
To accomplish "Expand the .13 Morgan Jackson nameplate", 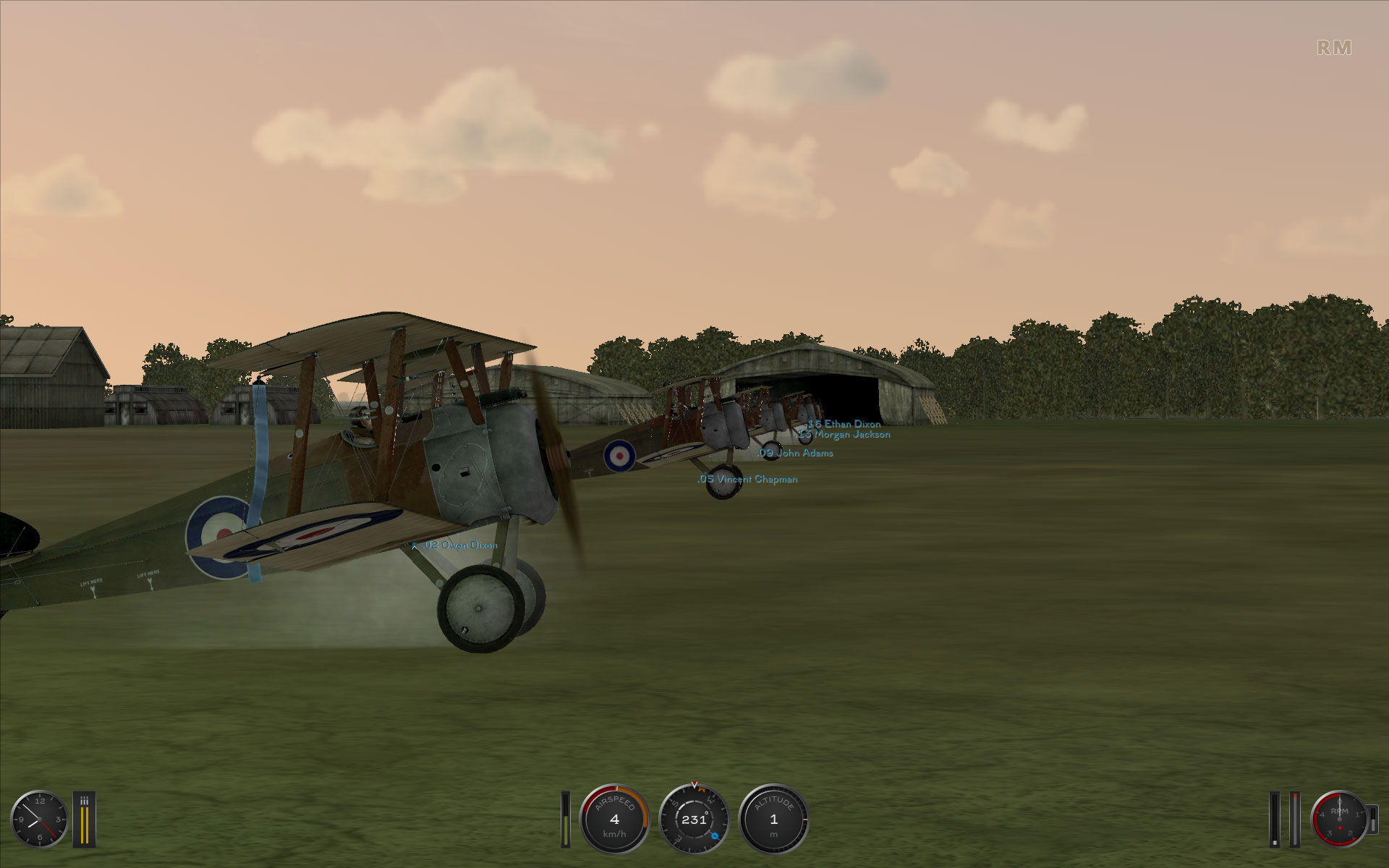I will coord(844,435).
